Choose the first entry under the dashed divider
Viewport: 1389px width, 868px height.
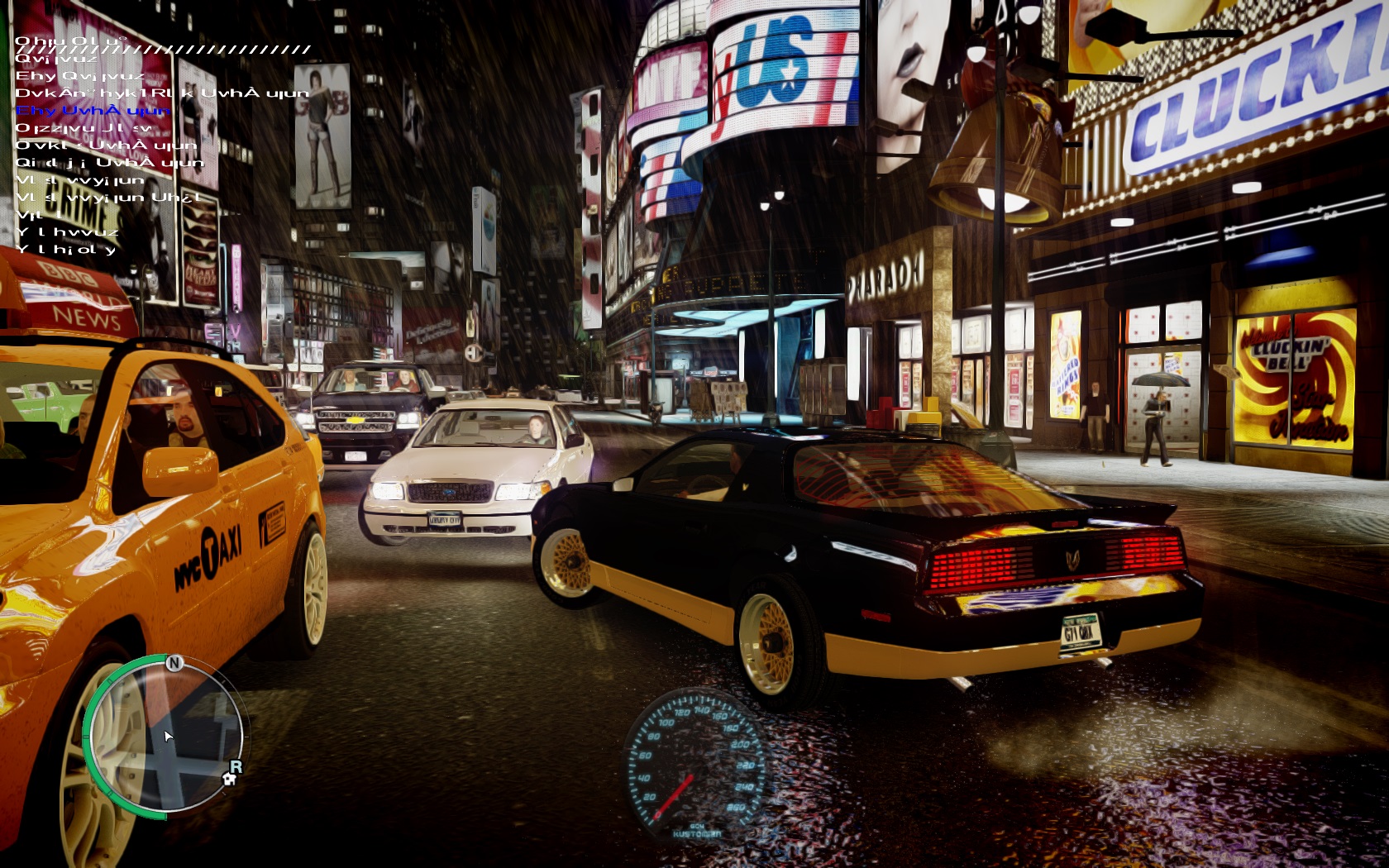click(56, 59)
